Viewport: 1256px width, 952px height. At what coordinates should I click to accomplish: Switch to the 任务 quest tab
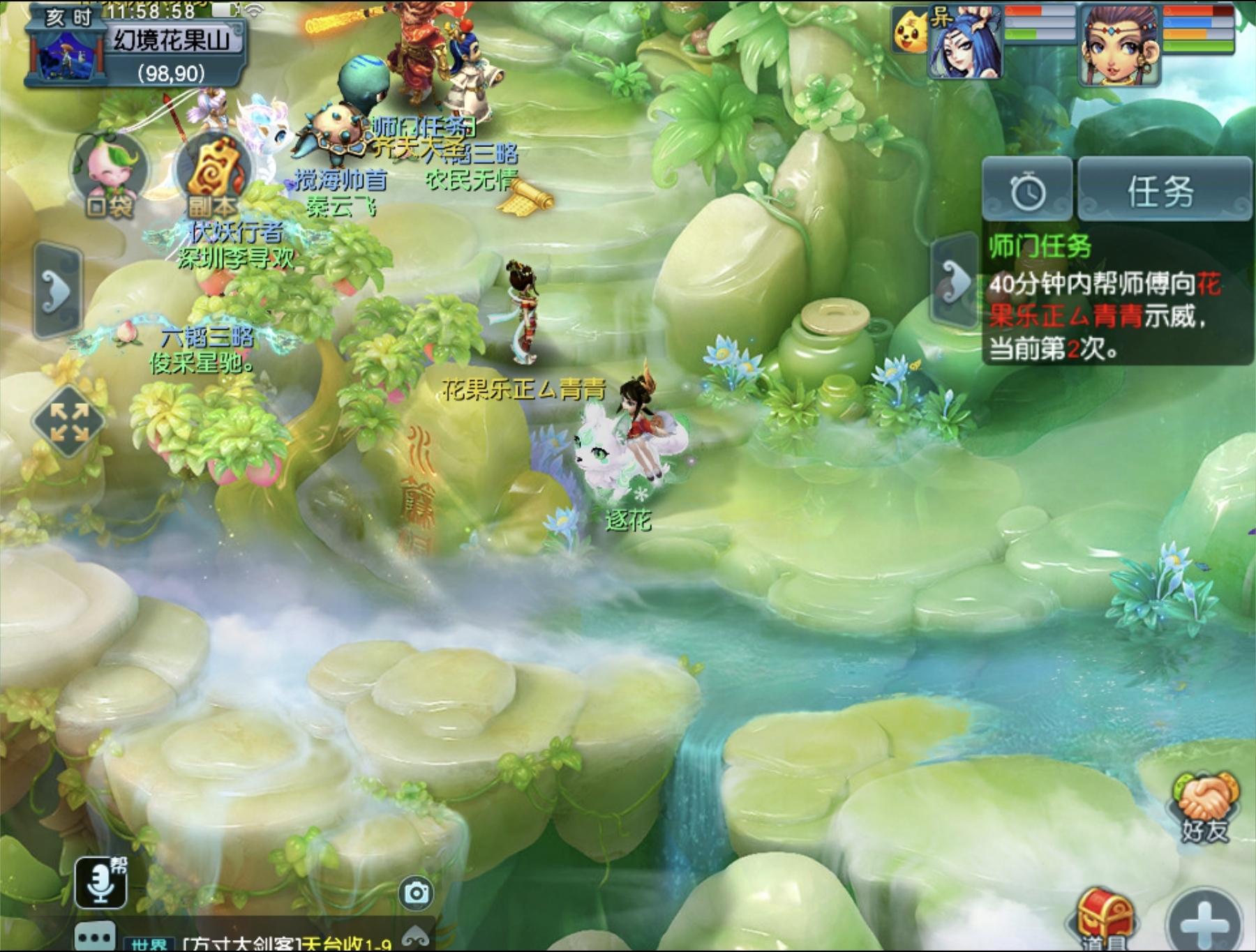(1164, 190)
